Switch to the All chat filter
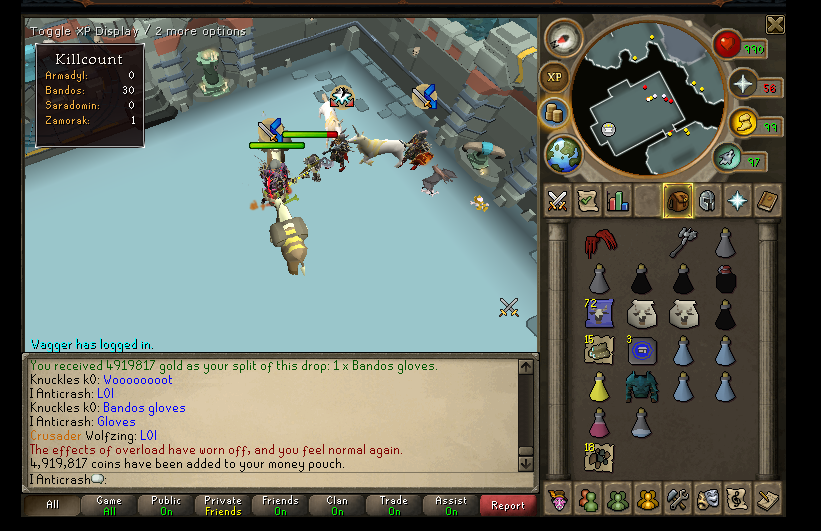The width and height of the screenshot is (821, 531). [x=52, y=505]
